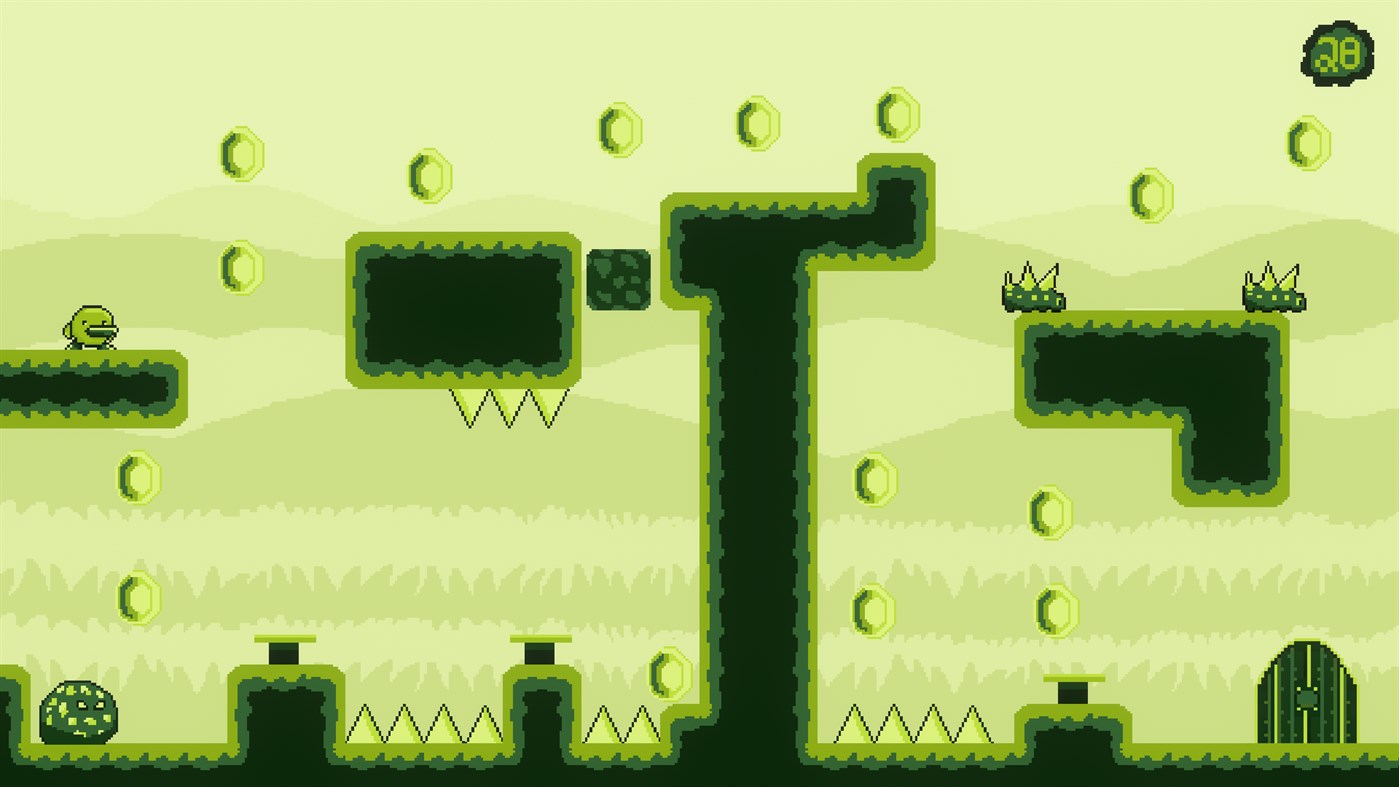The width and height of the screenshot is (1399, 787).
Task: Select the spotted bush in the bottom left corner
Action: pyautogui.click(x=78, y=712)
